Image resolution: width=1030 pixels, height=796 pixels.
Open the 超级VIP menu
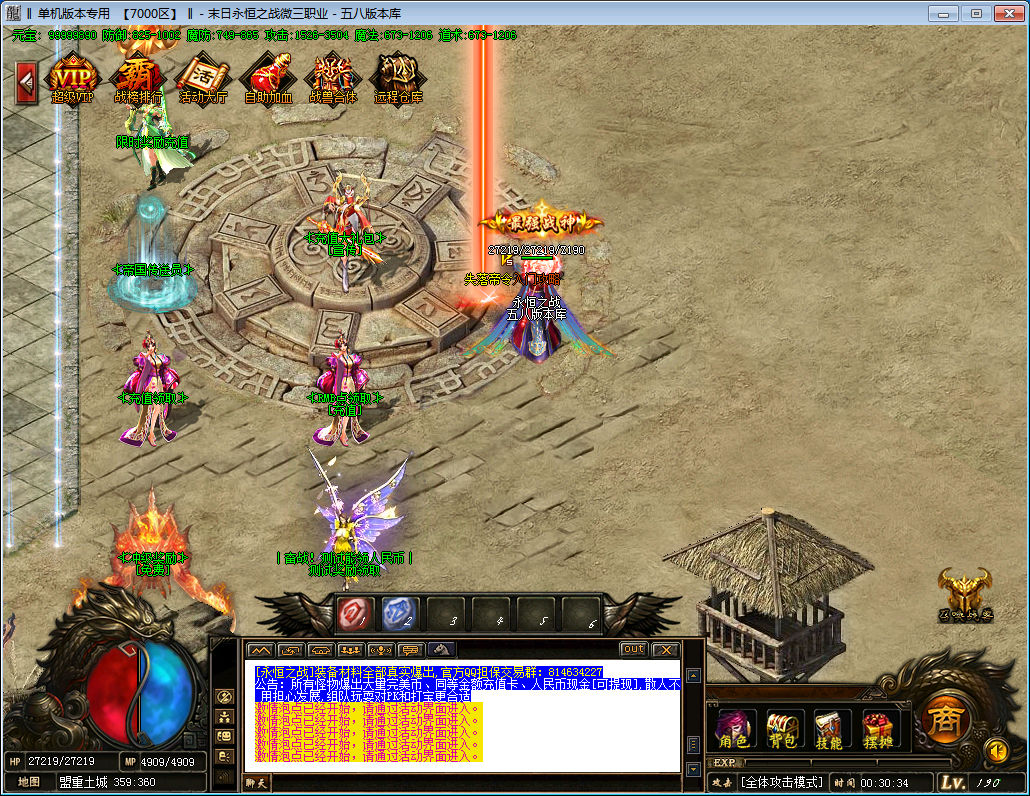click(72, 78)
